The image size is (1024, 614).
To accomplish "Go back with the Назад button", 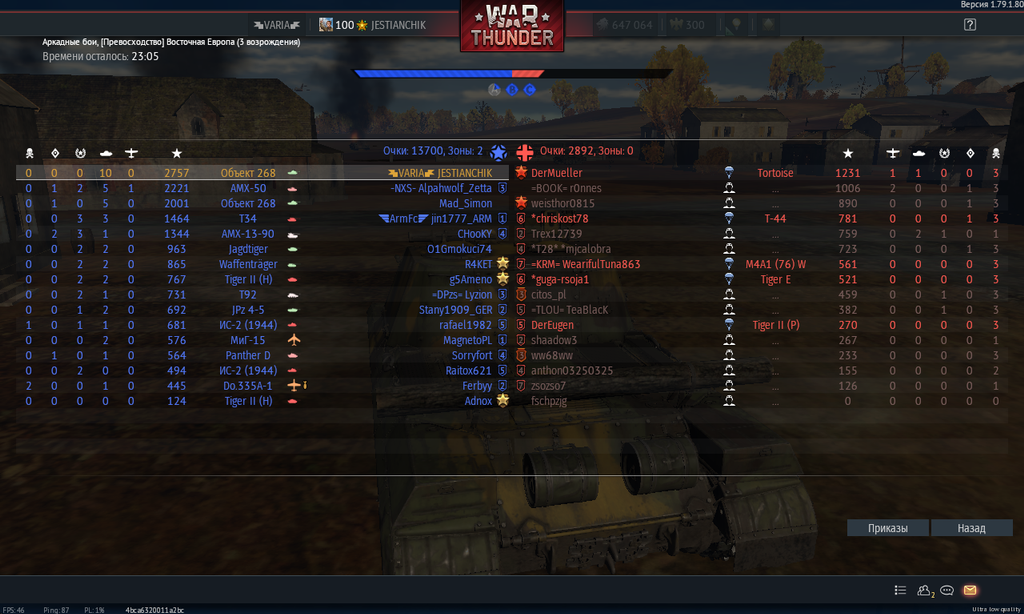I will [971, 528].
